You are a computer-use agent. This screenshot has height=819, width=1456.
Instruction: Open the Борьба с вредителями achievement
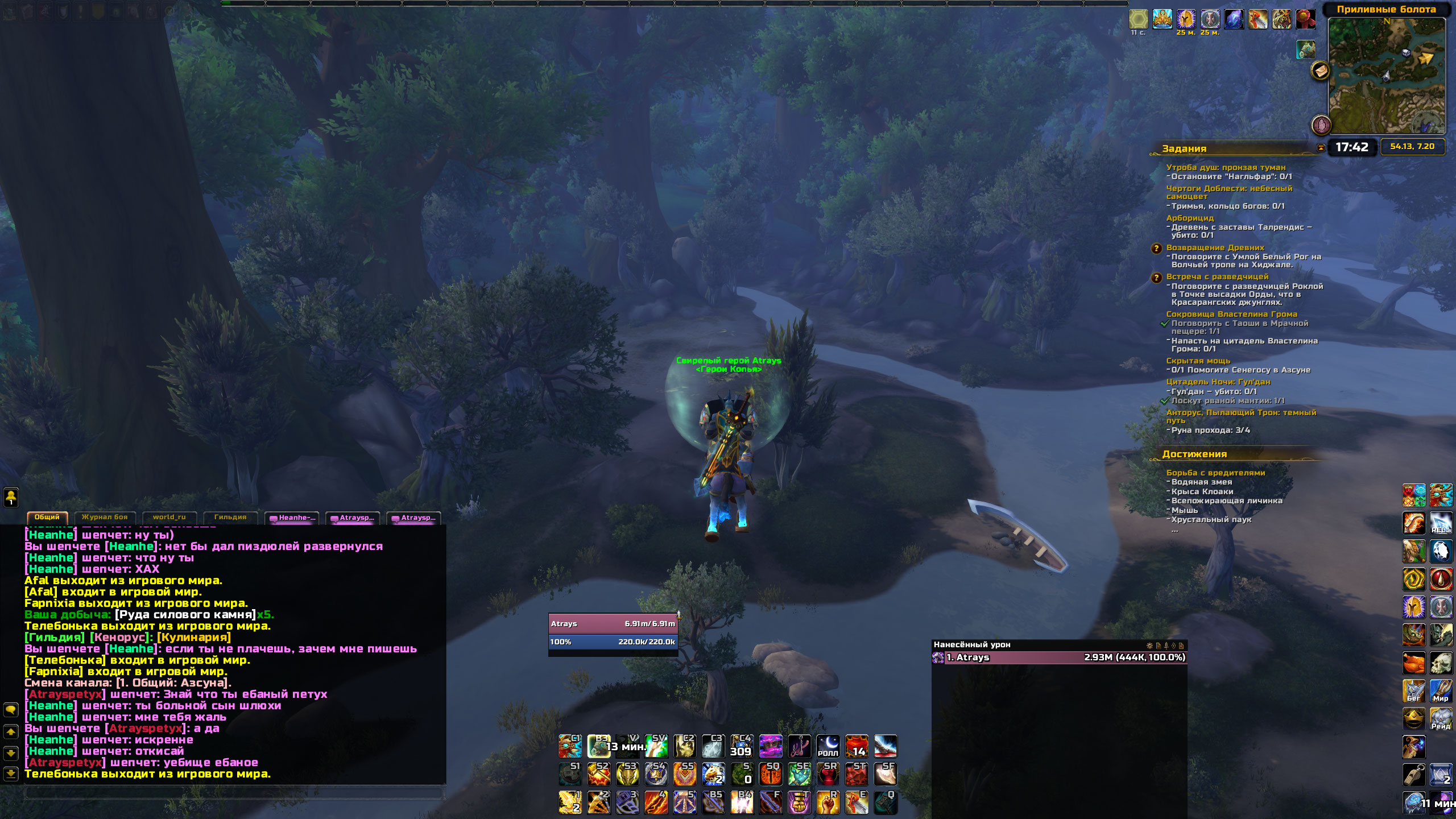point(1215,473)
